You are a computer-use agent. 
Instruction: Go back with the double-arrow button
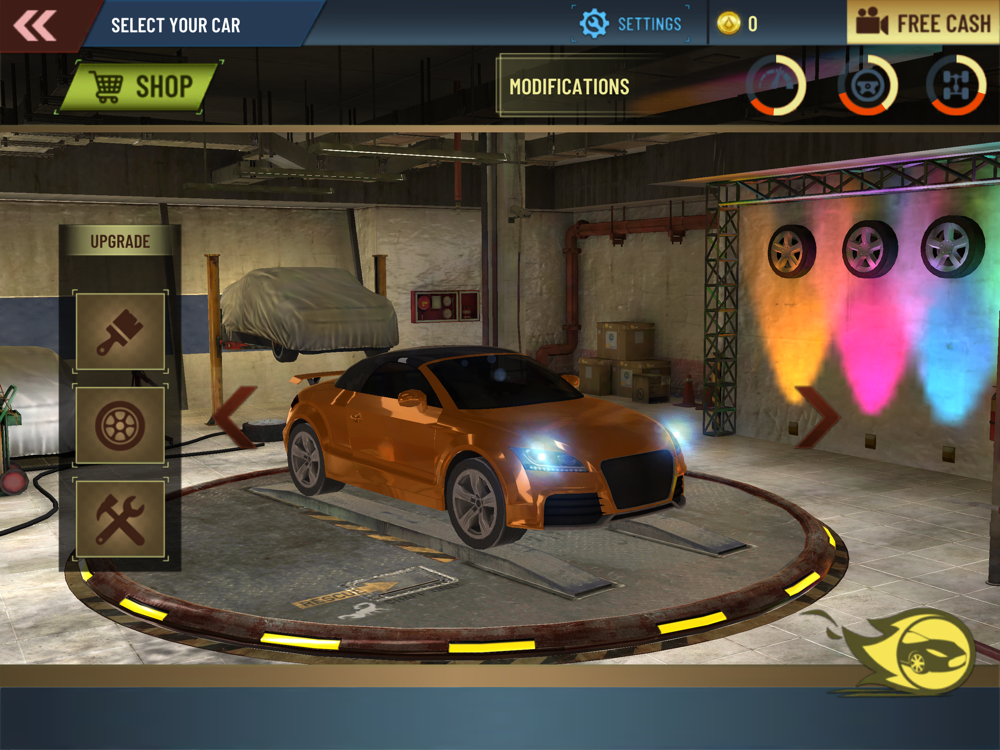pyautogui.click(x=36, y=24)
